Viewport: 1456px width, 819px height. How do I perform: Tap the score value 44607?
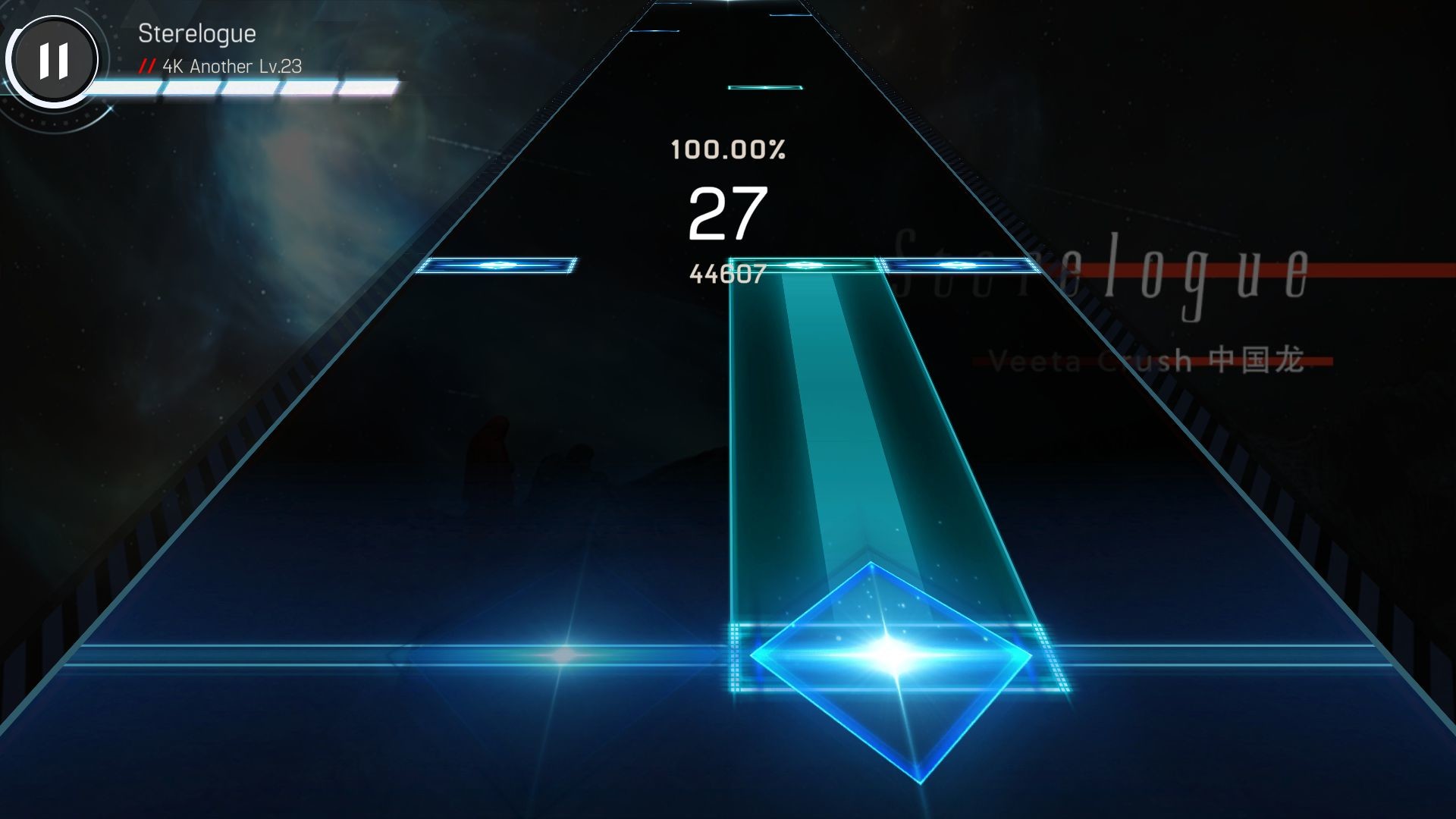pos(726,273)
